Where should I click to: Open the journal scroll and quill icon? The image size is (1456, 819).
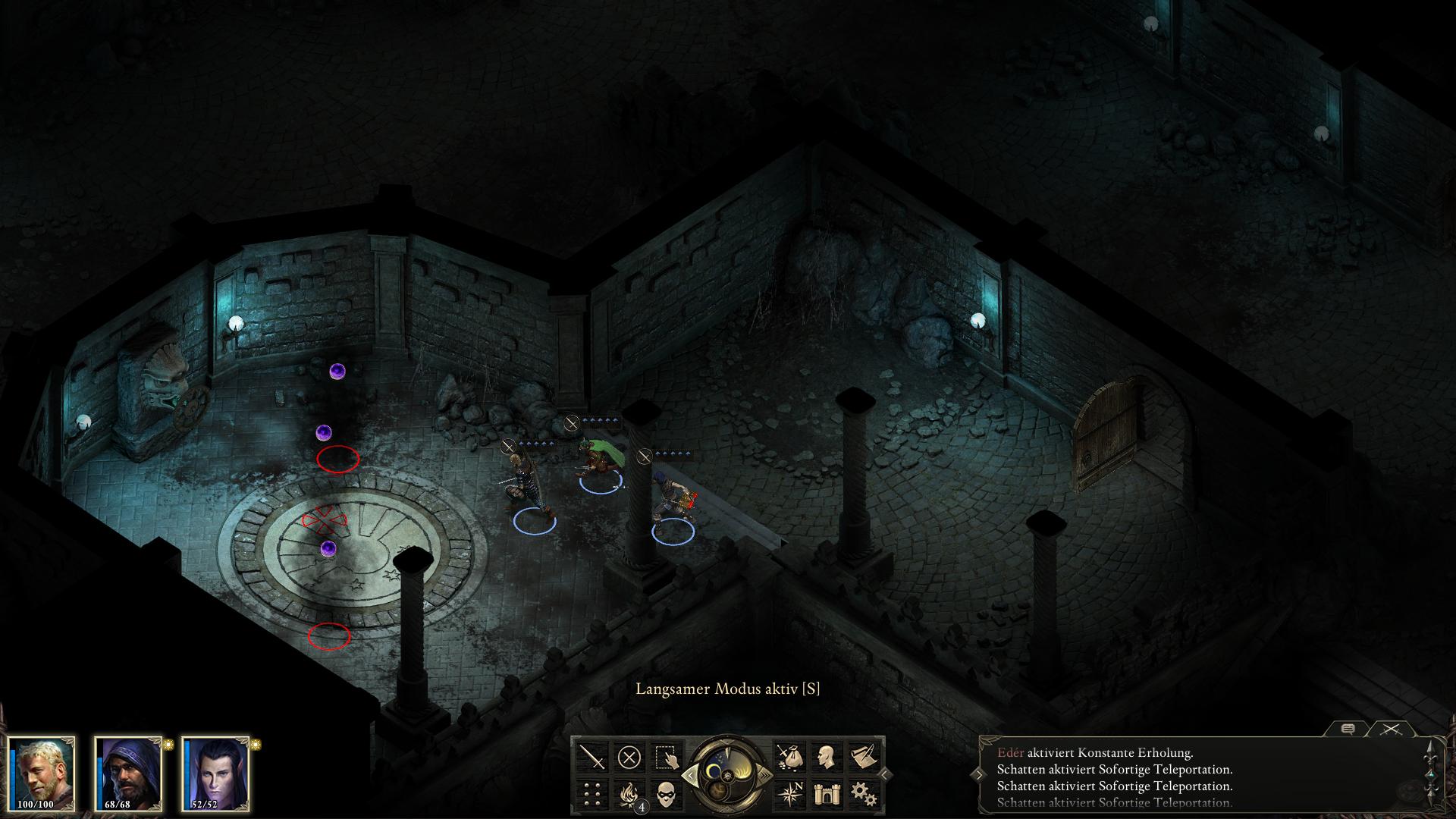pyautogui.click(x=864, y=757)
